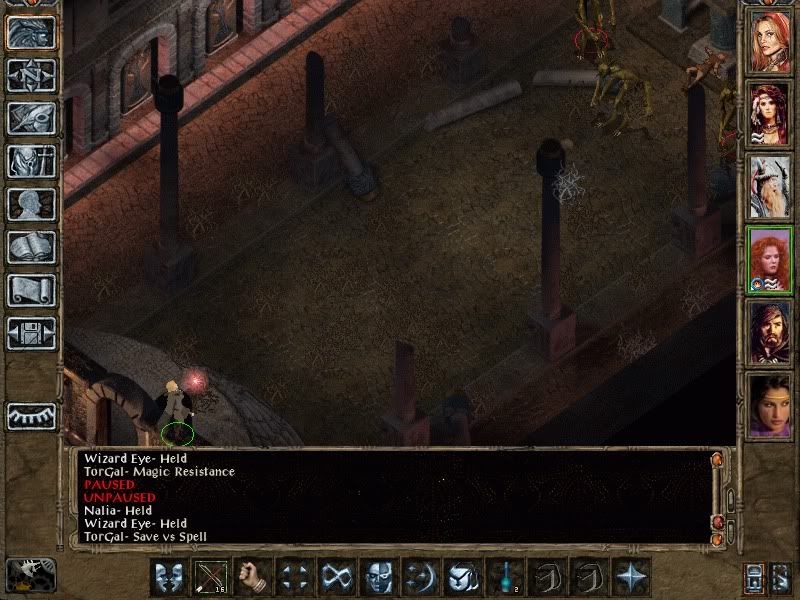Choose the curly red-haired woman's portrait
The image size is (800, 600).
[x=770, y=258]
